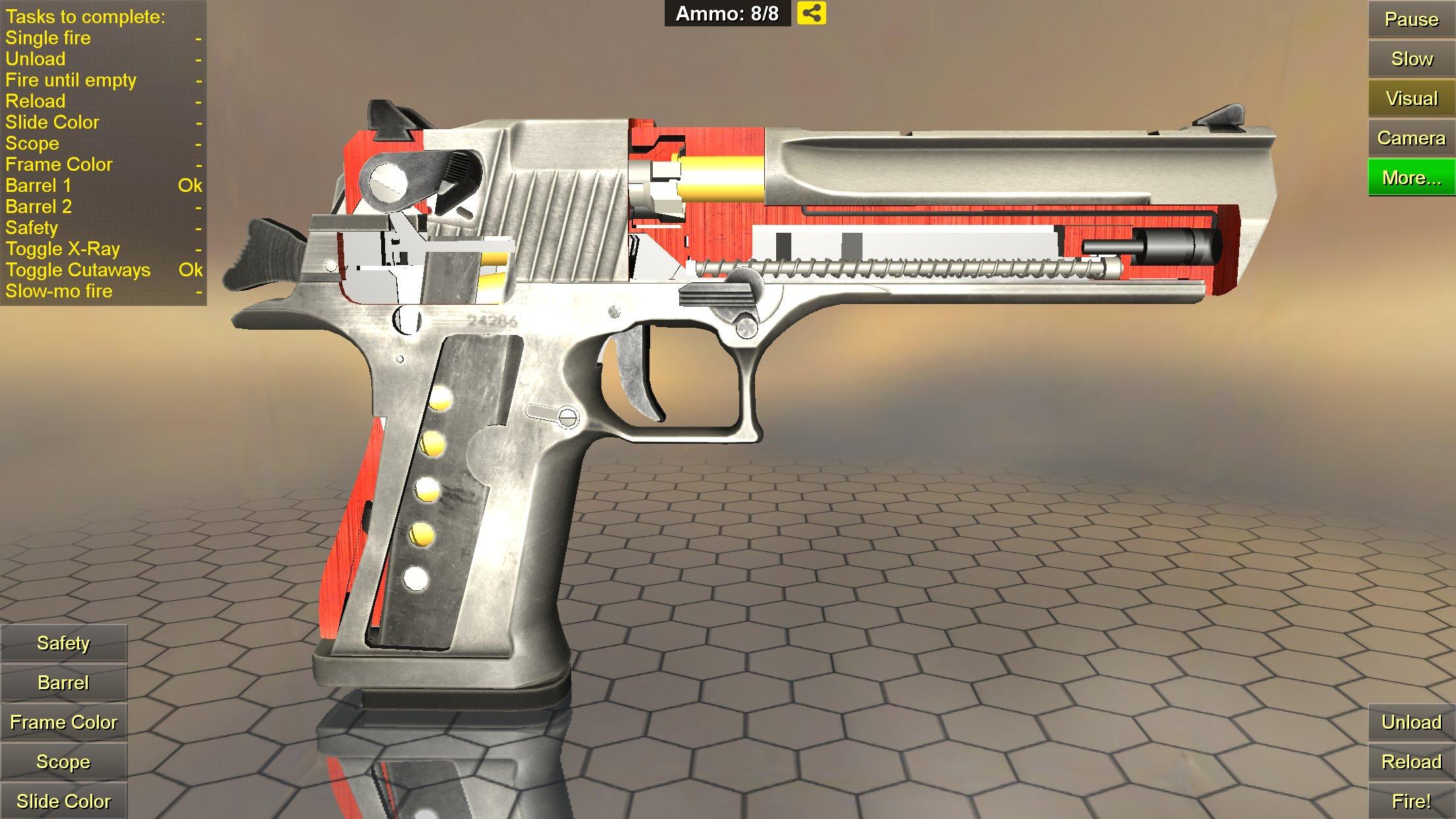Tap the share icon beside the ammo counter
Screen dimensions: 1456x819
point(812,13)
